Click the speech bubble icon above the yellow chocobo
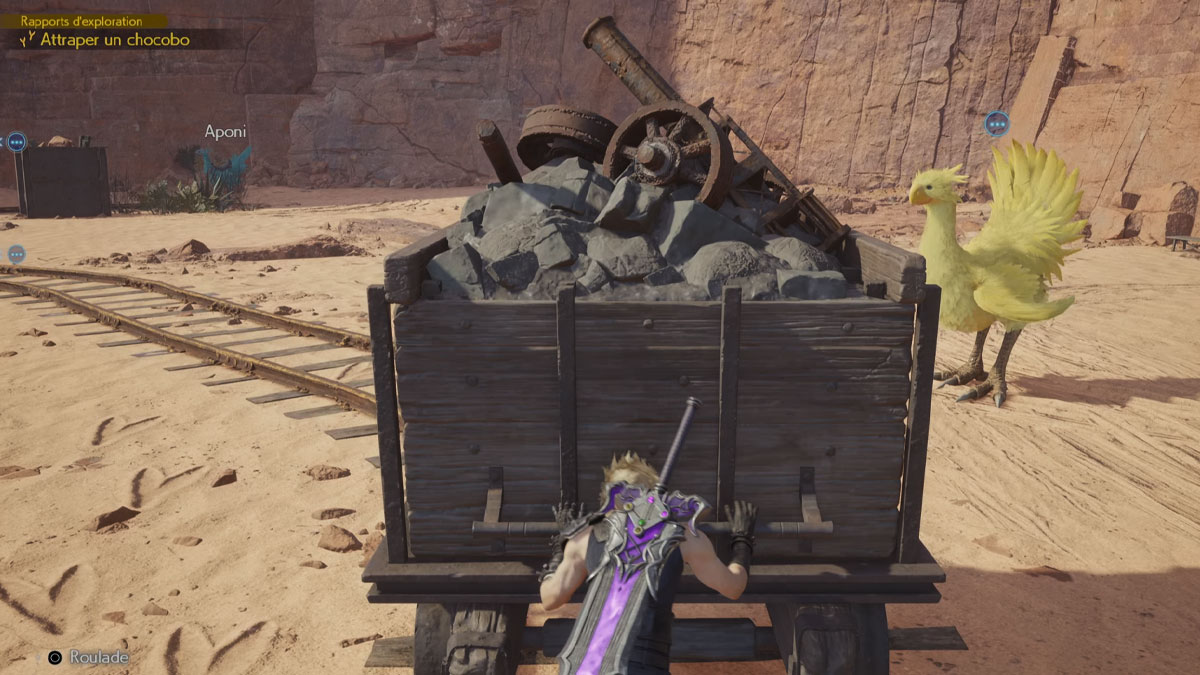1200x675 pixels. tap(996, 124)
